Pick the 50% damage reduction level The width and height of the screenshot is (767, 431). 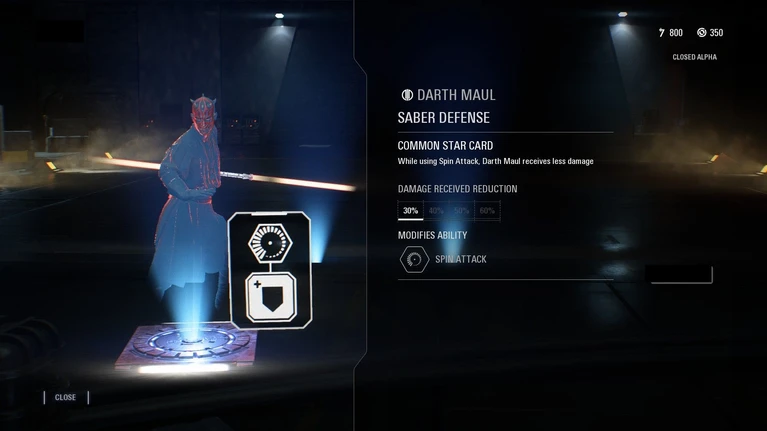461,211
